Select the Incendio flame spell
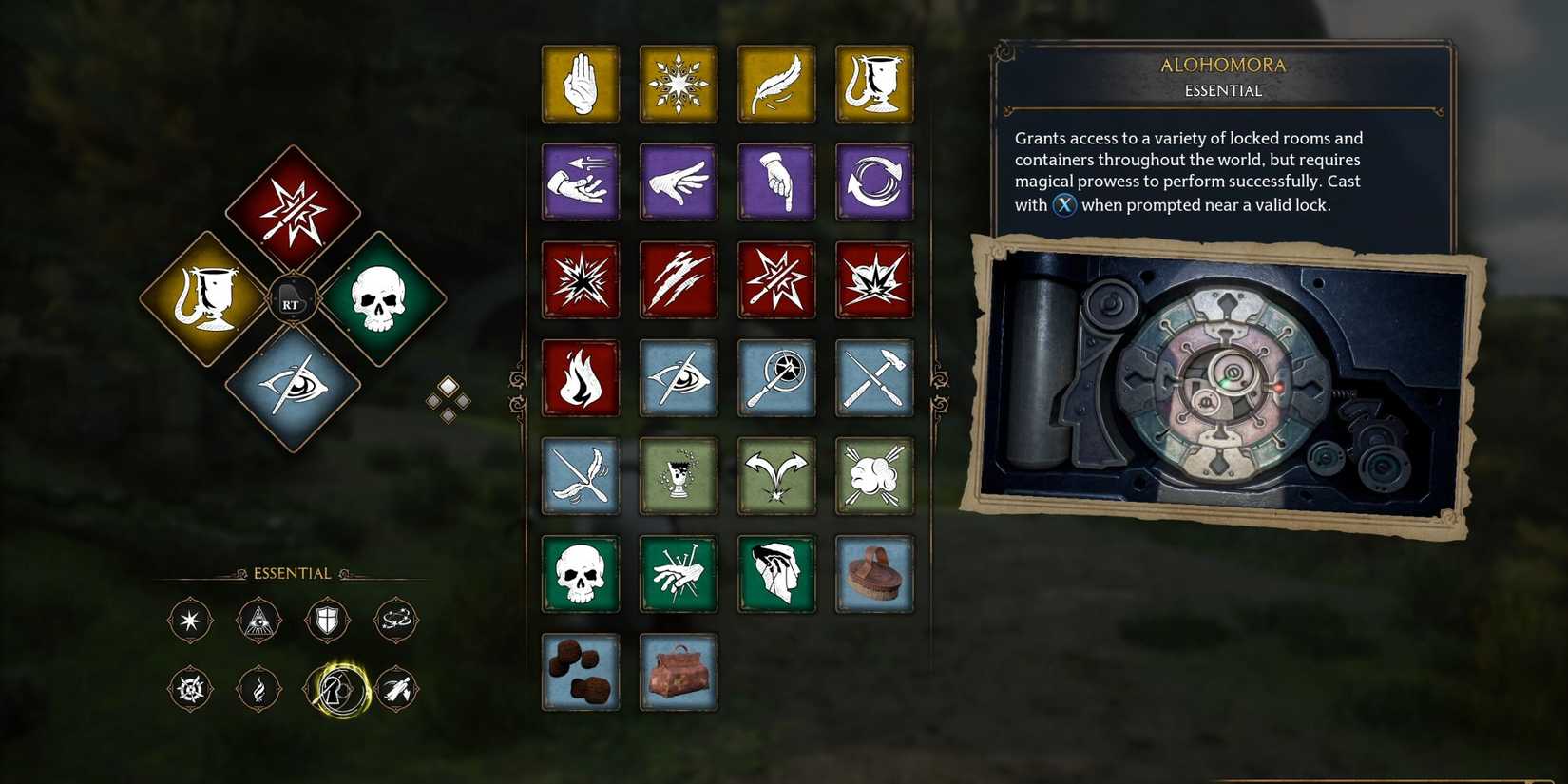Image resolution: width=1568 pixels, height=784 pixels. [x=581, y=377]
